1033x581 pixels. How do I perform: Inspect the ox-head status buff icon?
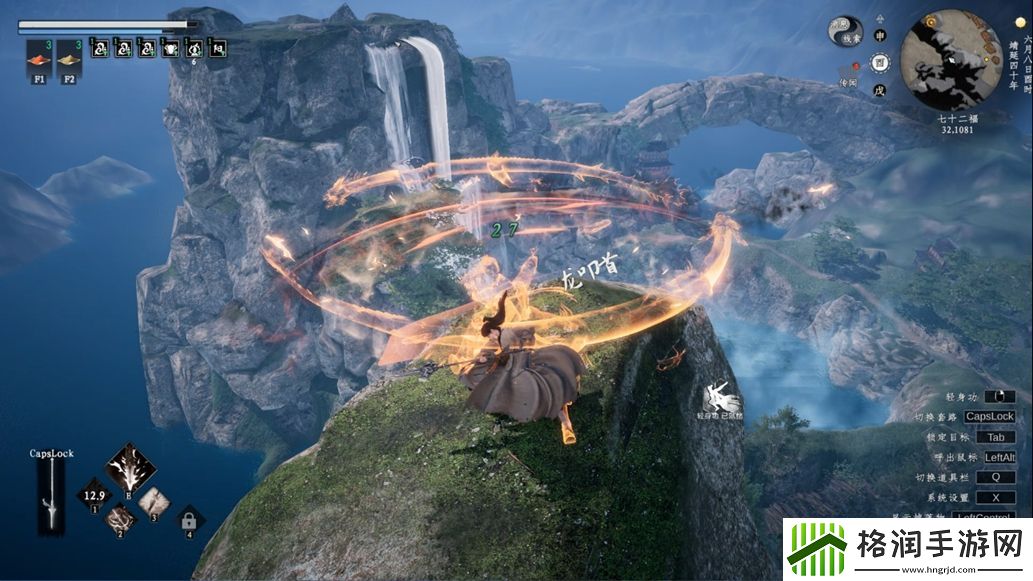pyautogui.click(x=170, y=47)
